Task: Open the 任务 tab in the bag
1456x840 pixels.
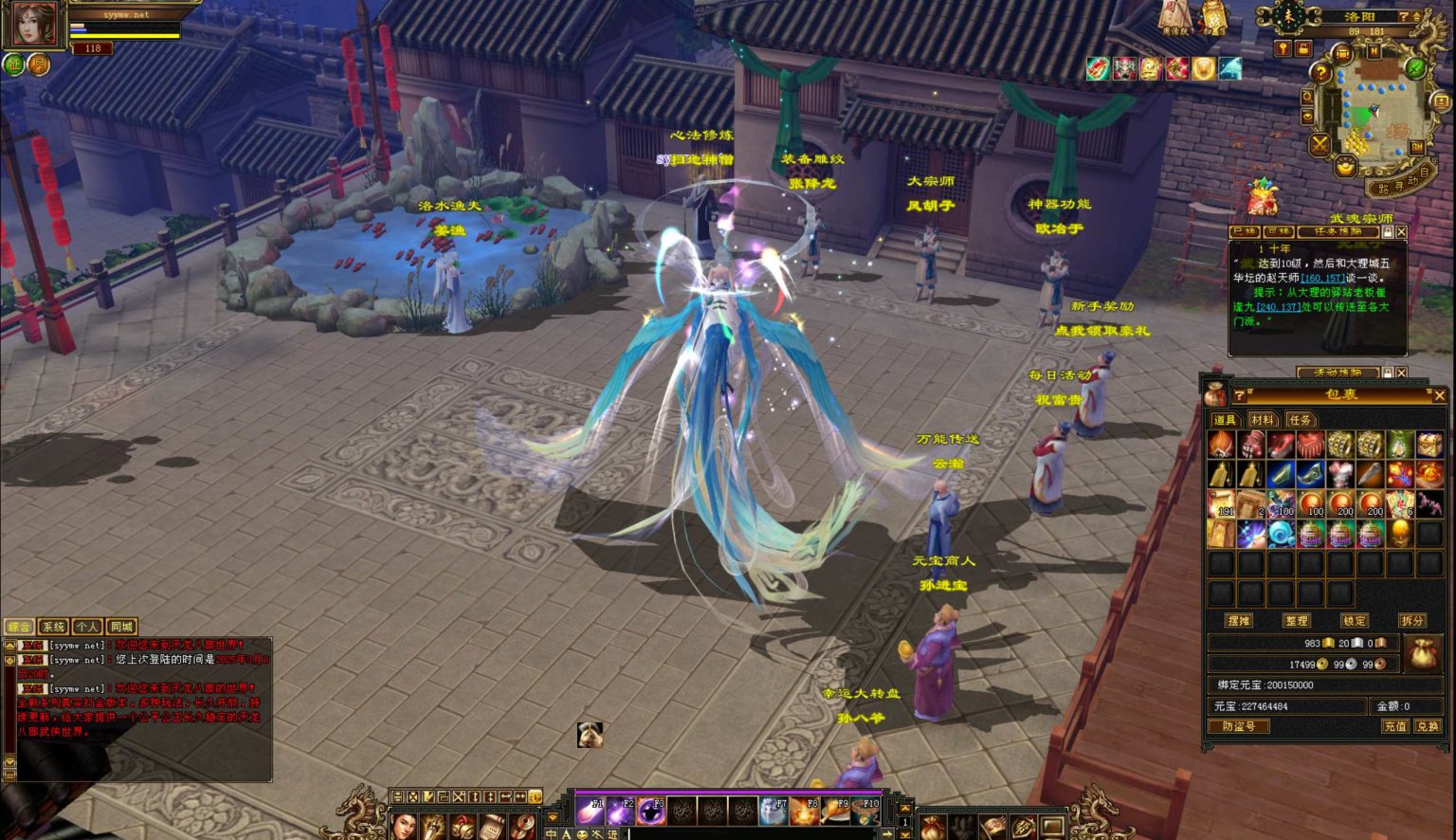Action: (x=1300, y=419)
